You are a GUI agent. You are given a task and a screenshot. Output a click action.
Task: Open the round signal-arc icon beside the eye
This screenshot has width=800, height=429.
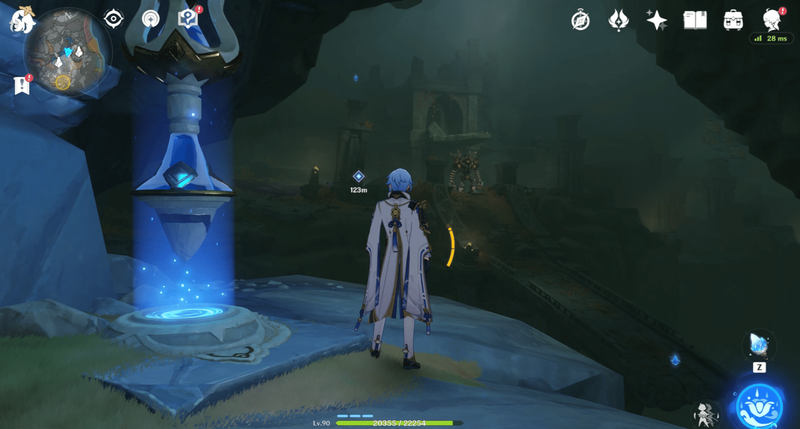[x=150, y=19]
